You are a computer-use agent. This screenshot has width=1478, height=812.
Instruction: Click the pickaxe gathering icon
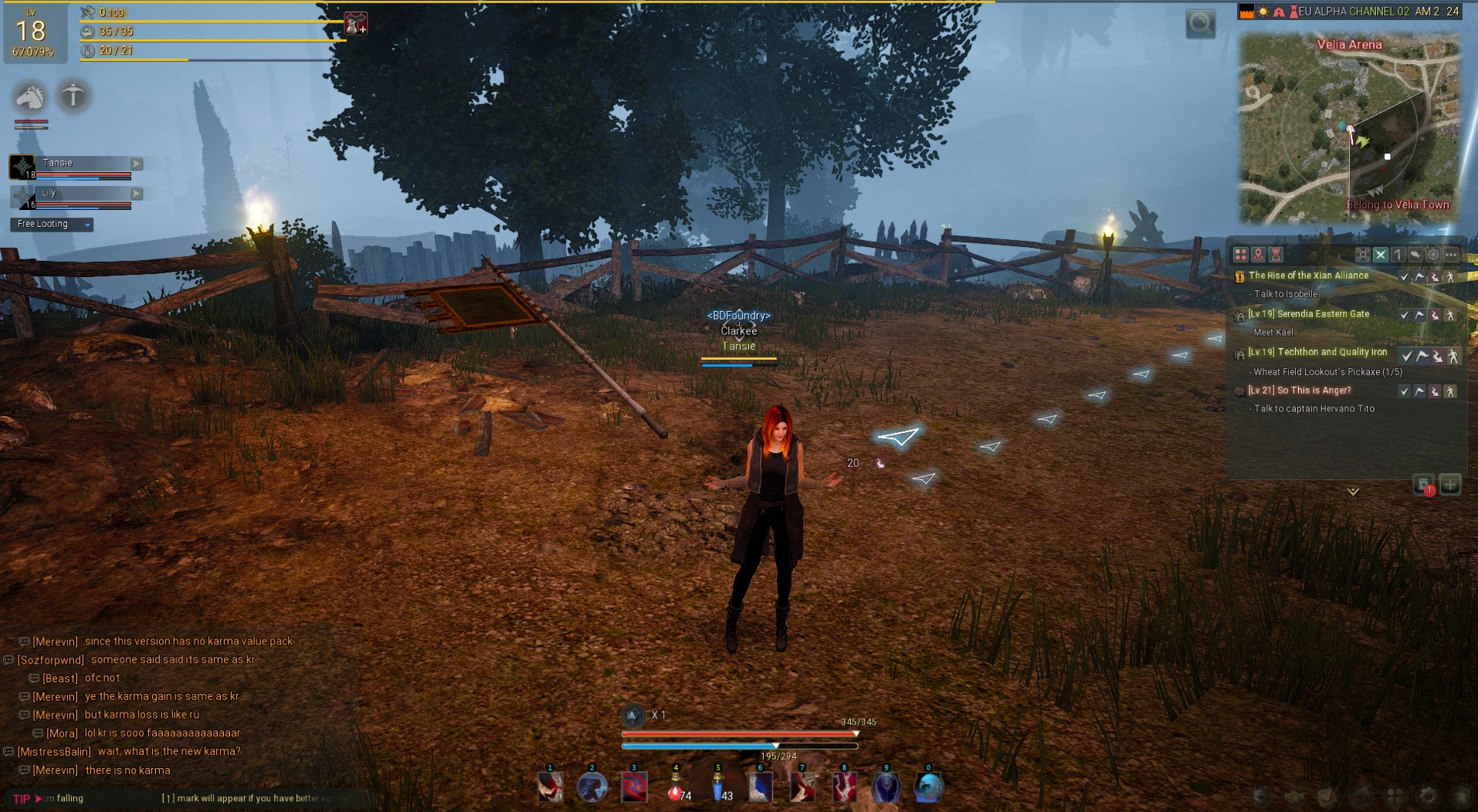(x=73, y=96)
